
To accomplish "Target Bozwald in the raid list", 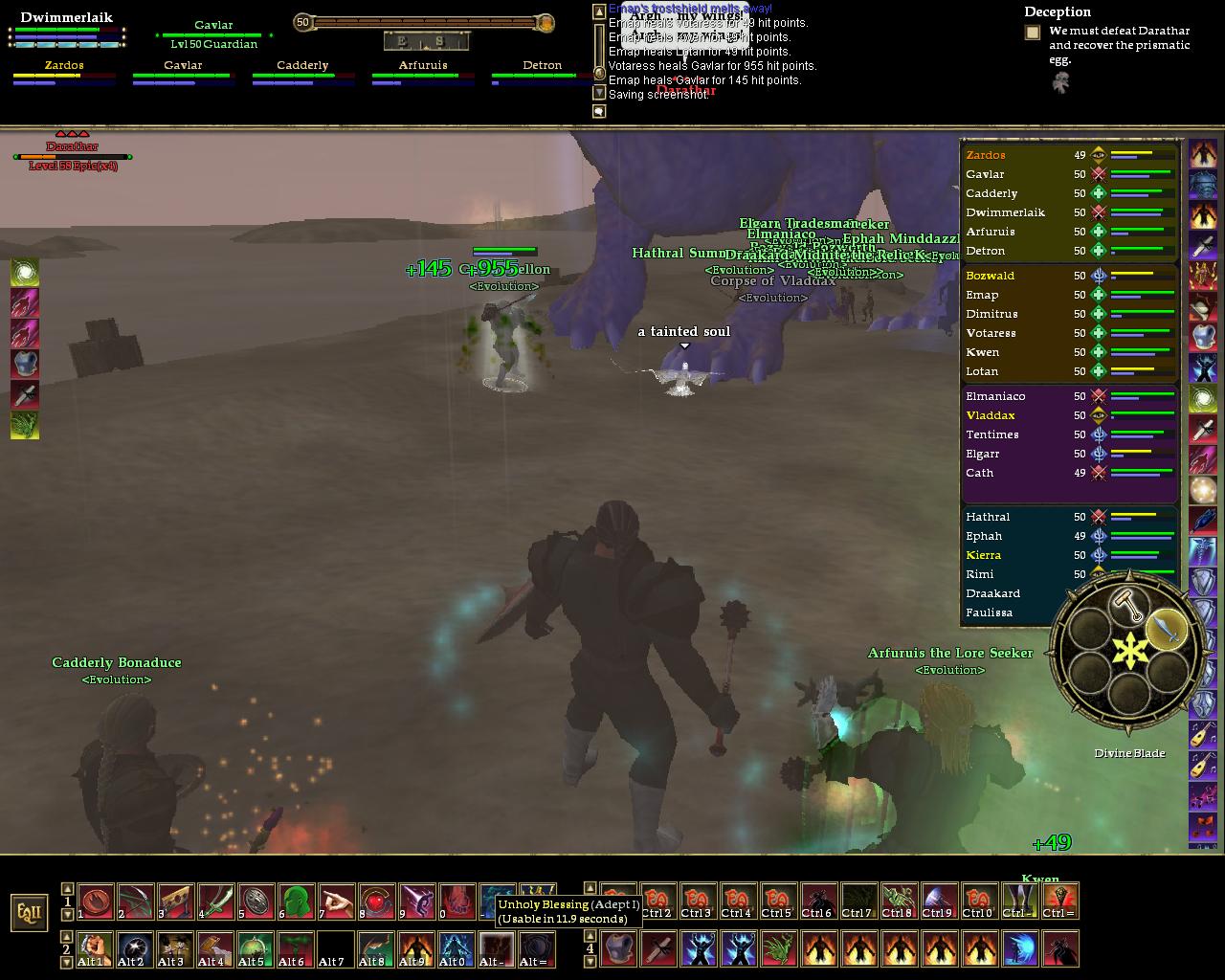I will tap(990, 276).
